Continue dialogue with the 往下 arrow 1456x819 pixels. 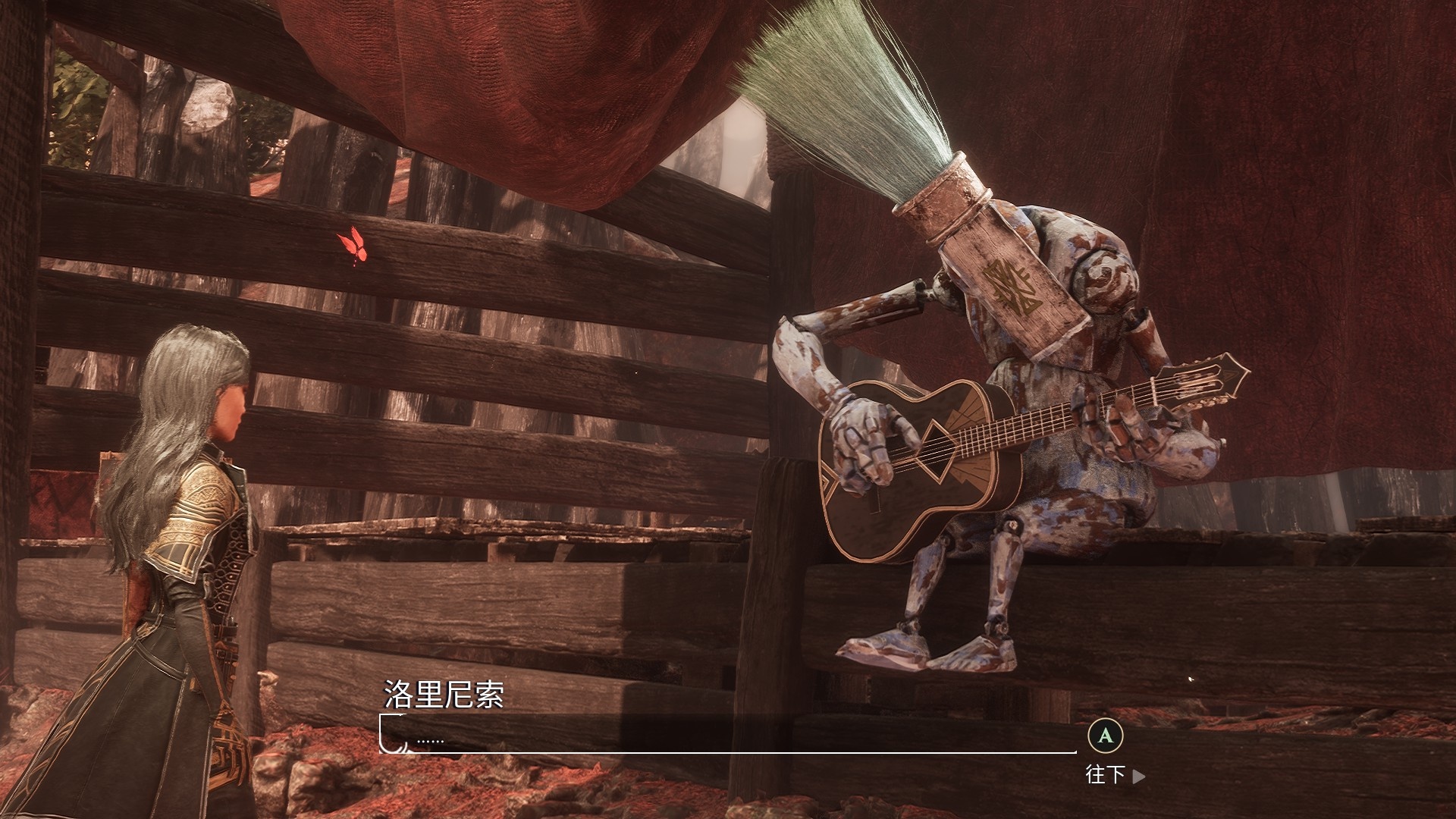pos(1137,776)
